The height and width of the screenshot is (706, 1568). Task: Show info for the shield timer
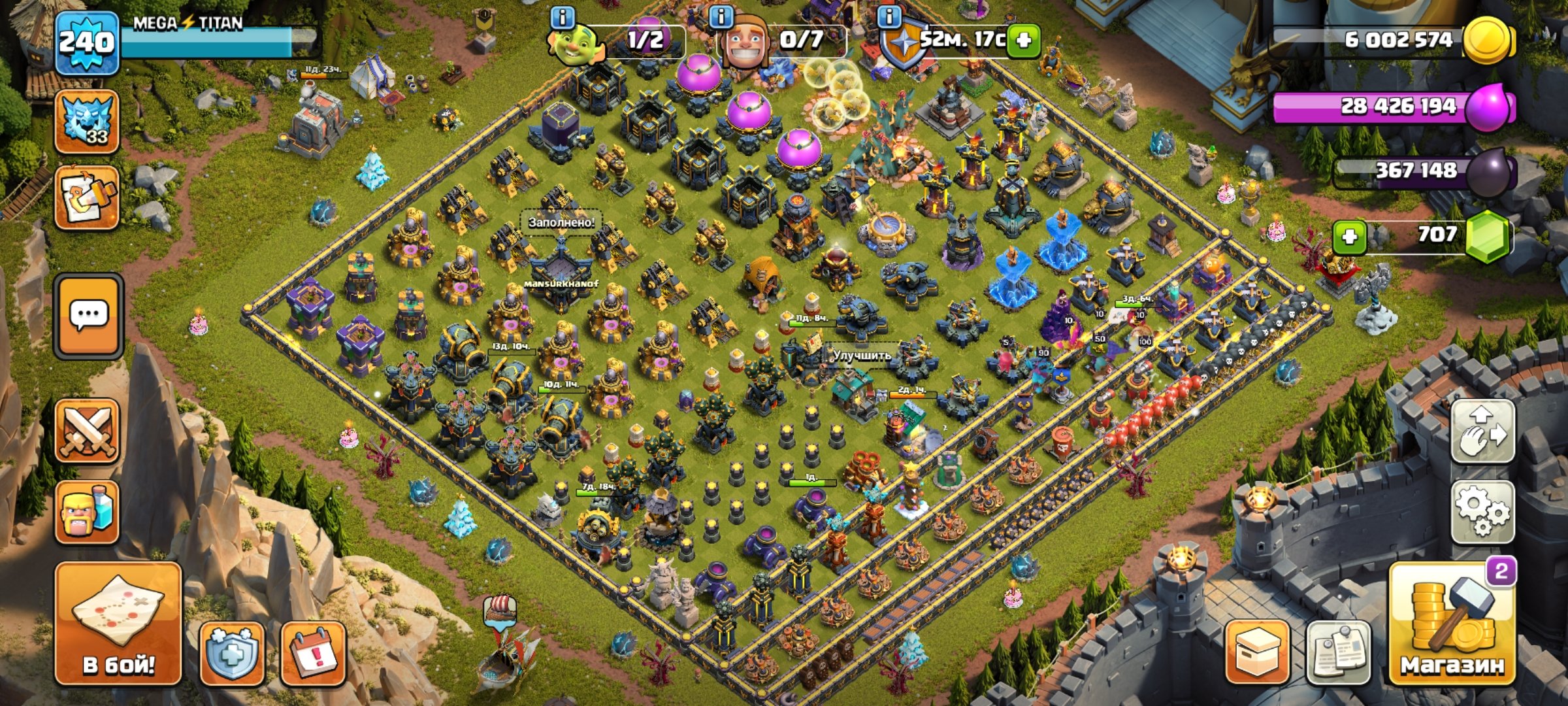point(889,17)
